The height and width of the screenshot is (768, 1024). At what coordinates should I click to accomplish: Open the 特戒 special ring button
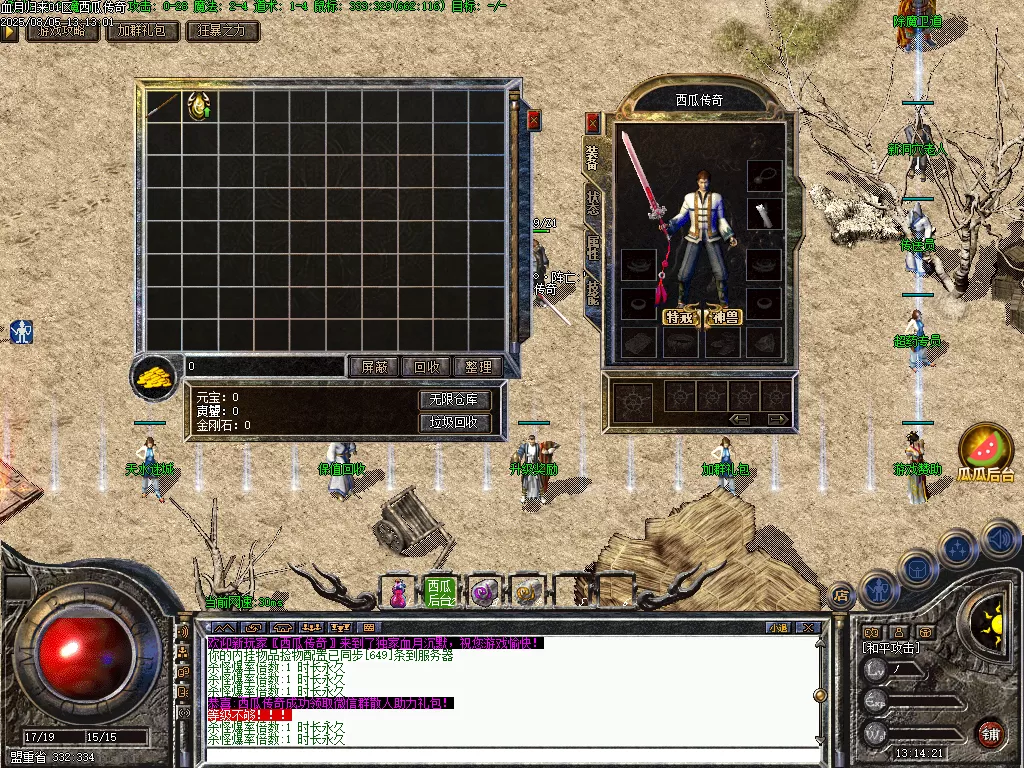(x=680, y=317)
